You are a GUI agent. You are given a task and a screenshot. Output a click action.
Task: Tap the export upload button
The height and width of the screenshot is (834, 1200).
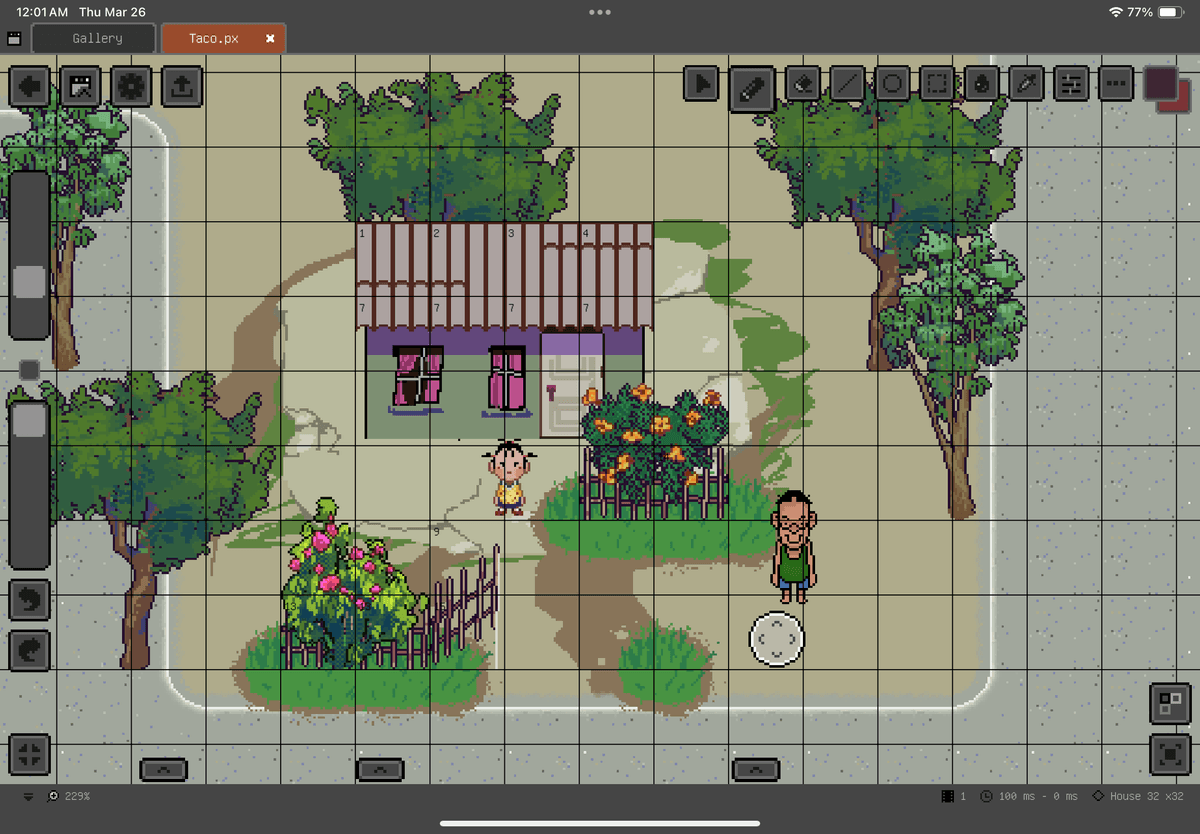click(x=181, y=86)
